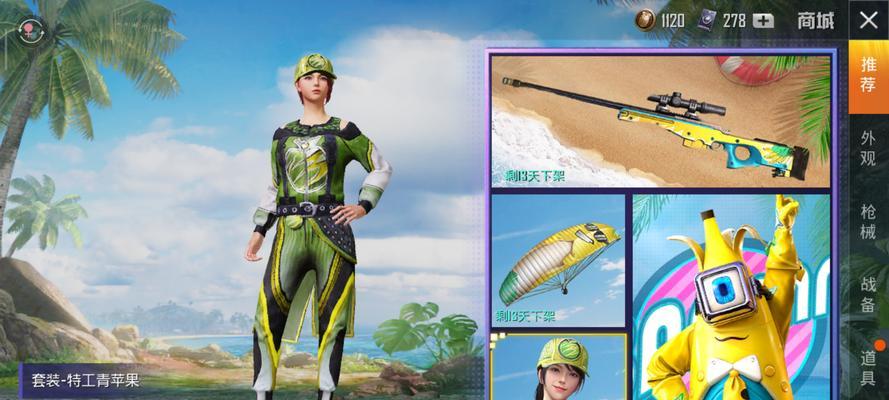View the yellow-green sniper rifle skin

660,121
